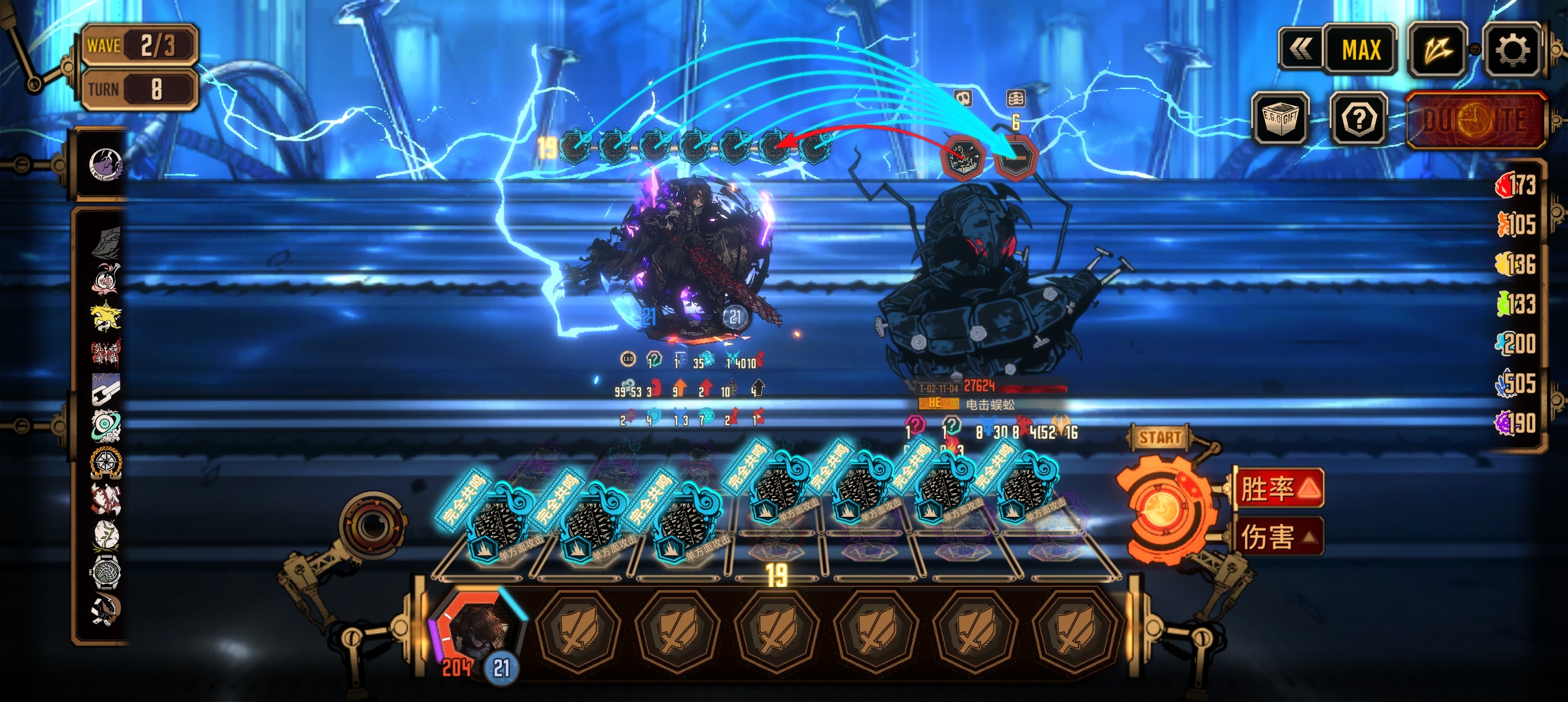Open the settings gear menu

pos(1512,50)
